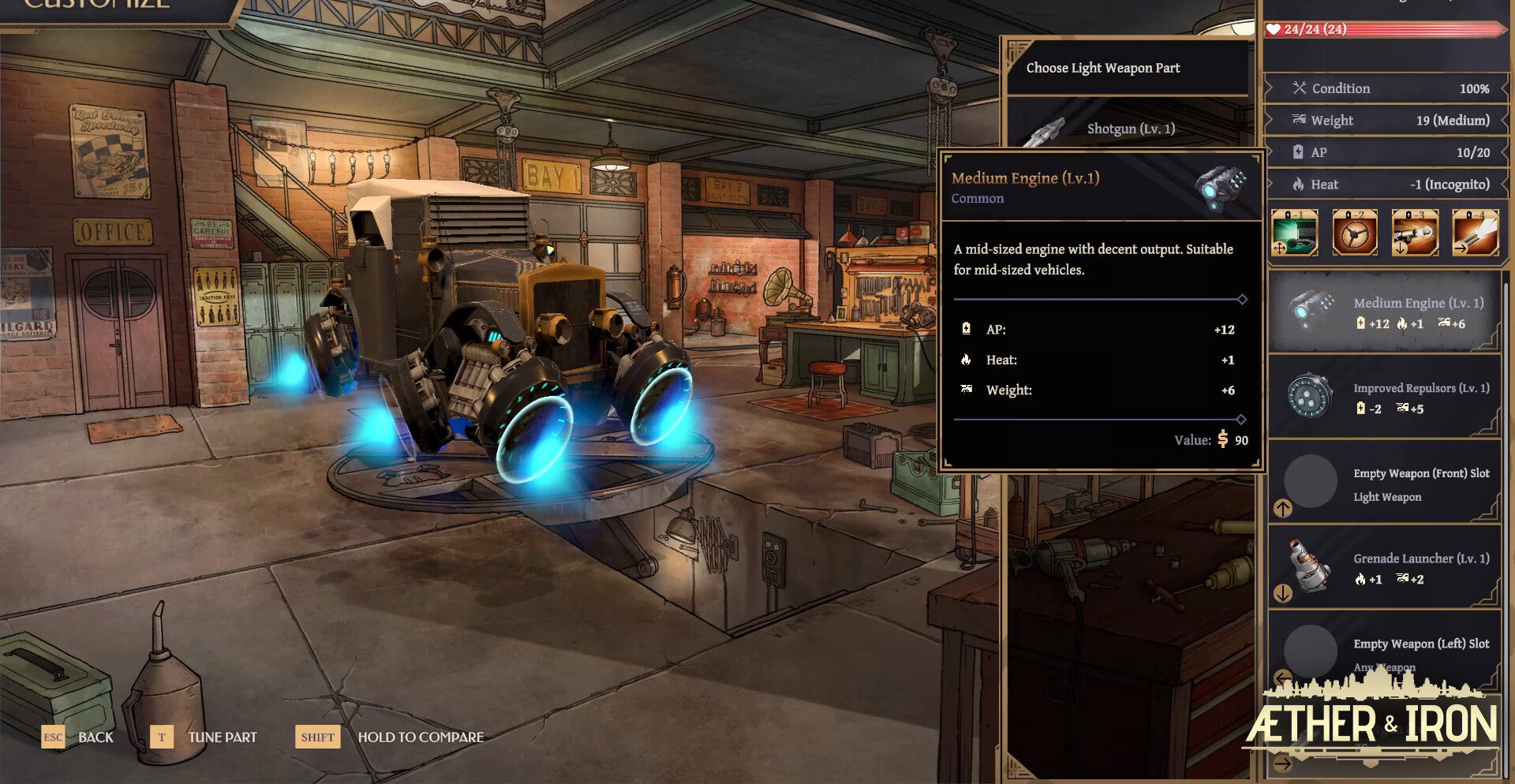Select the rear-facing launcher ability icon
The height and width of the screenshot is (784, 1515).
(1415, 232)
